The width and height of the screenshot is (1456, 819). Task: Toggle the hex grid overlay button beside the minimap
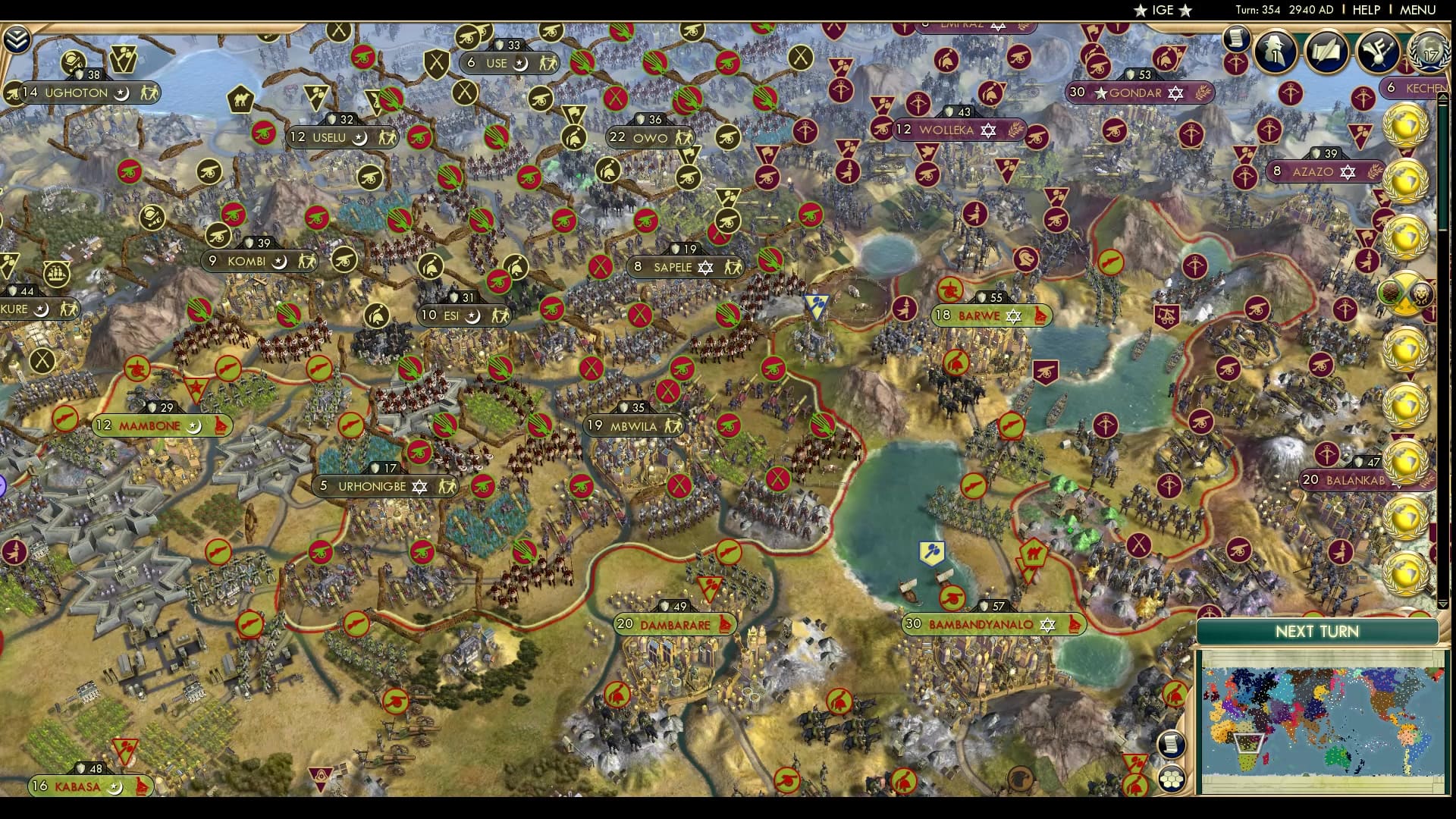pos(1172,780)
